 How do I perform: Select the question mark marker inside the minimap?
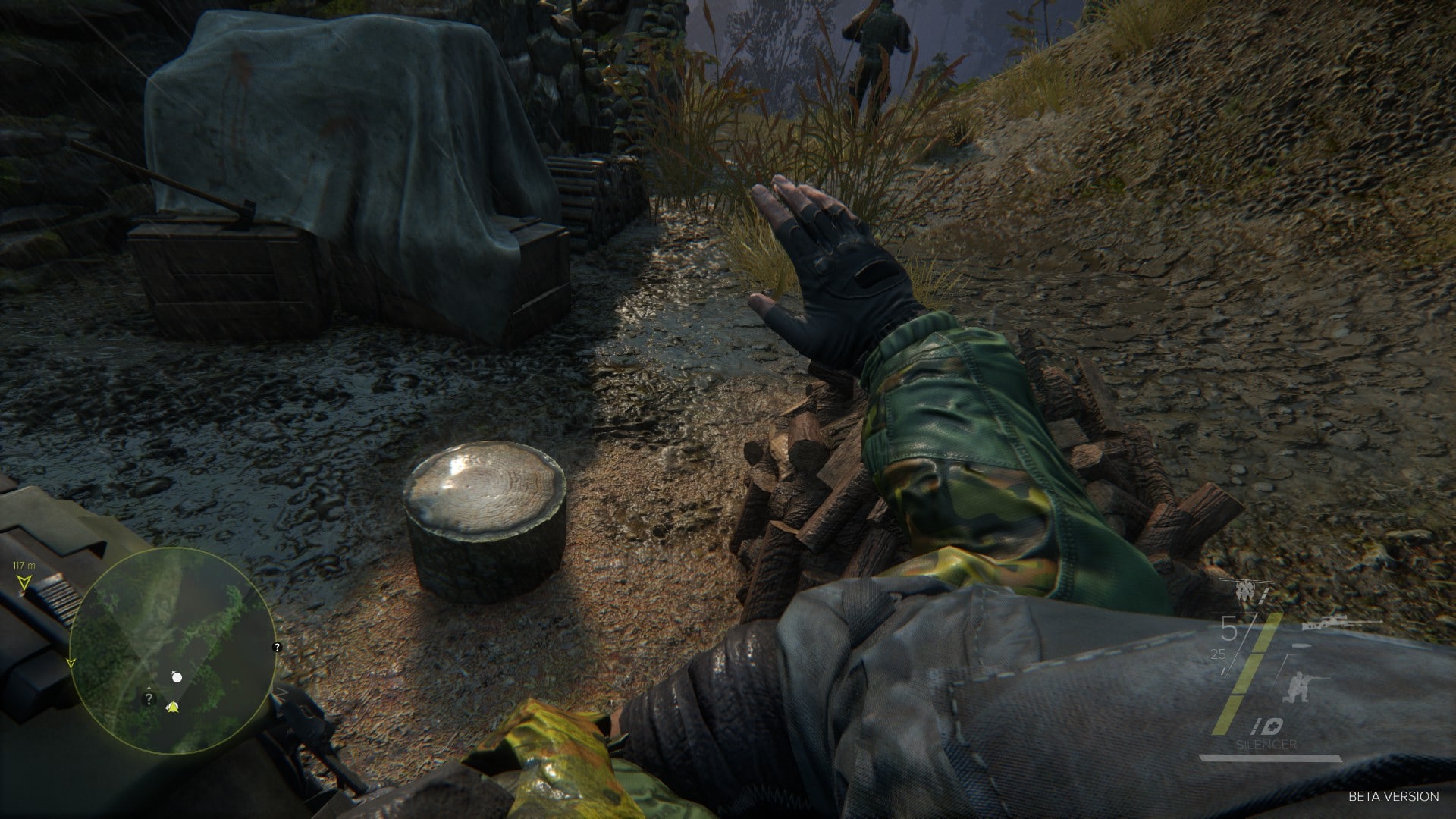(149, 700)
